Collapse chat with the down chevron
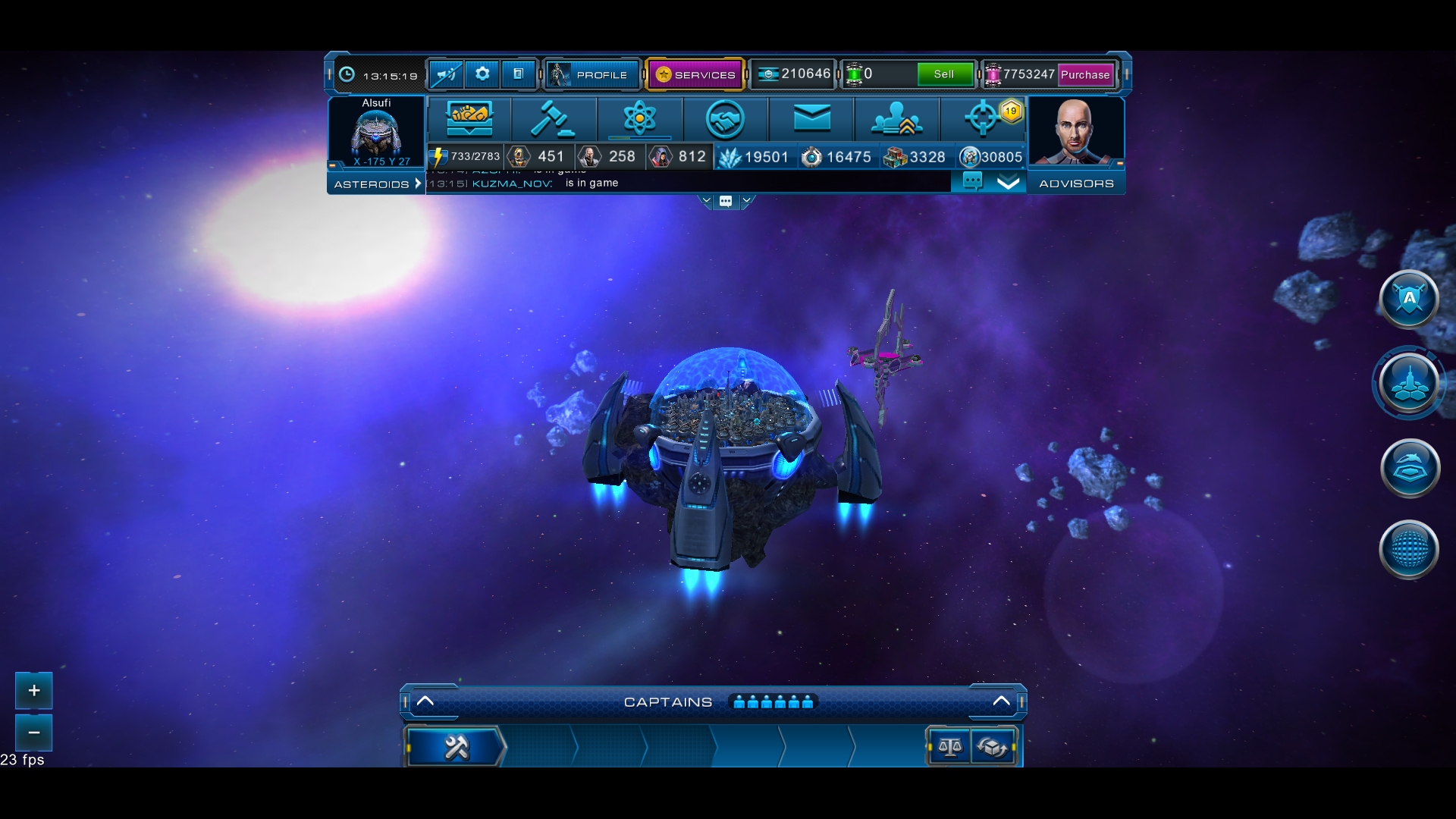The height and width of the screenshot is (819, 1456). [1009, 182]
